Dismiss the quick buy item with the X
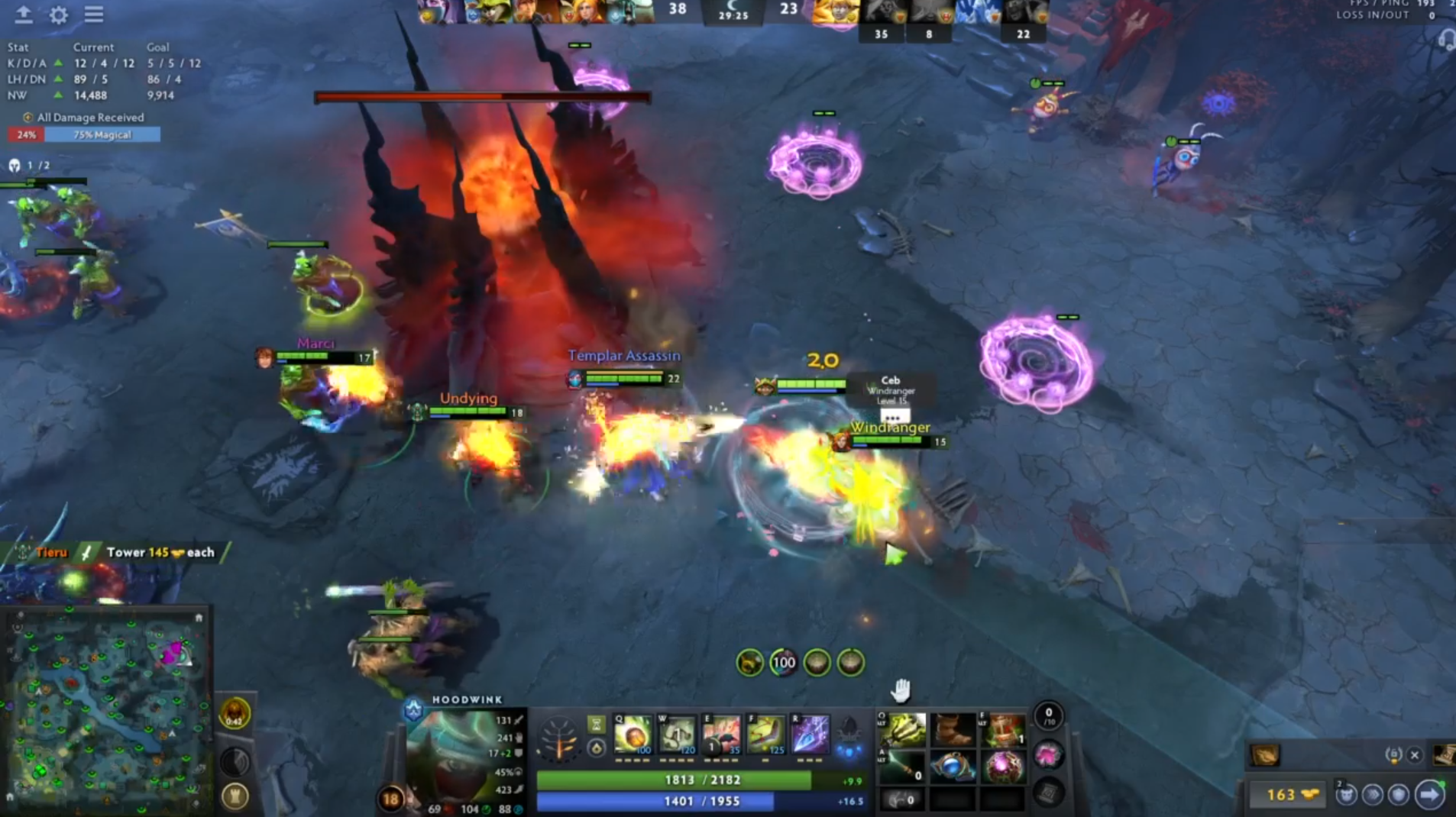Image resolution: width=1456 pixels, height=817 pixels. click(x=1413, y=755)
